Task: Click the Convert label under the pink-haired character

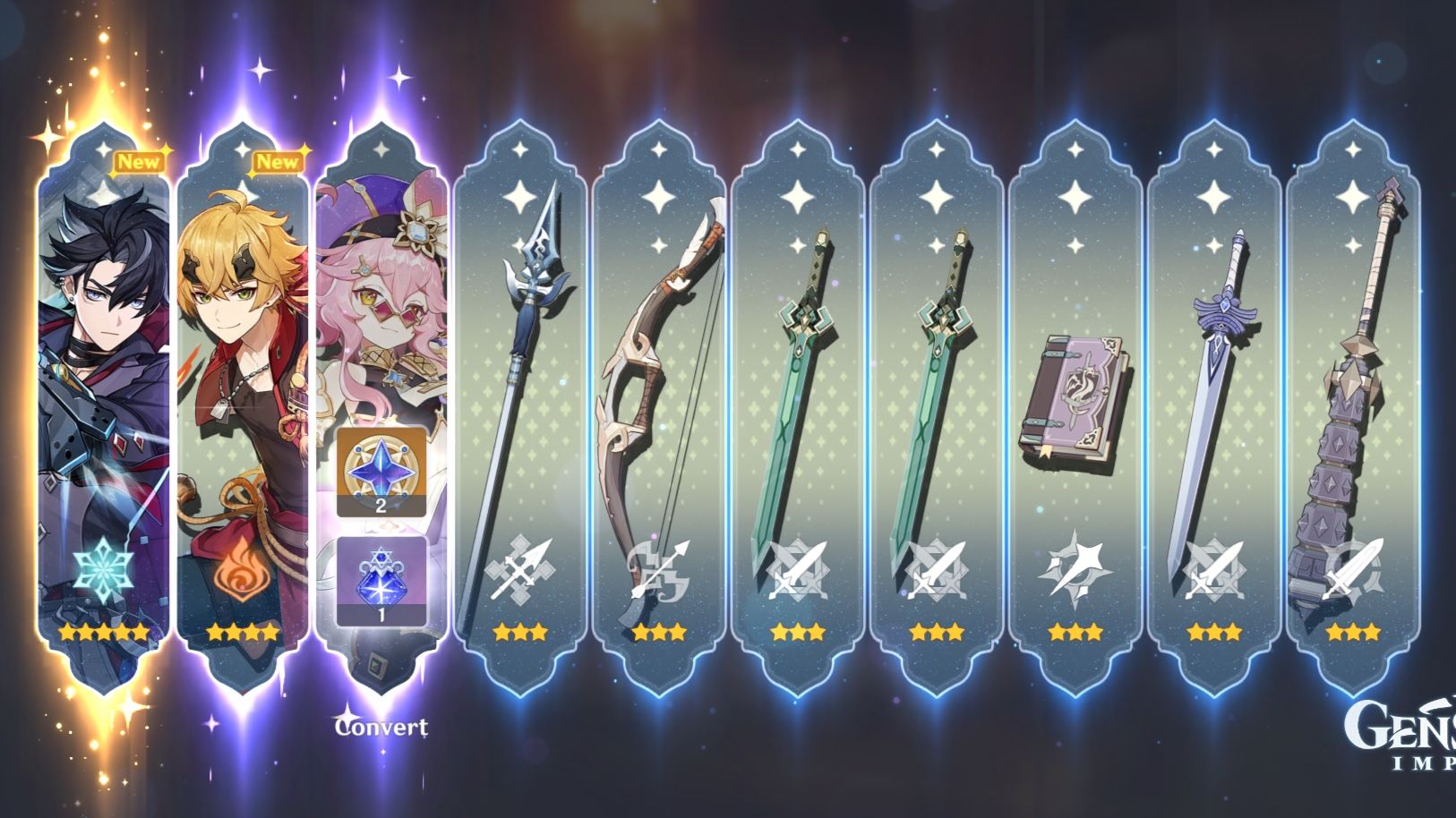Action: pos(381,729)
